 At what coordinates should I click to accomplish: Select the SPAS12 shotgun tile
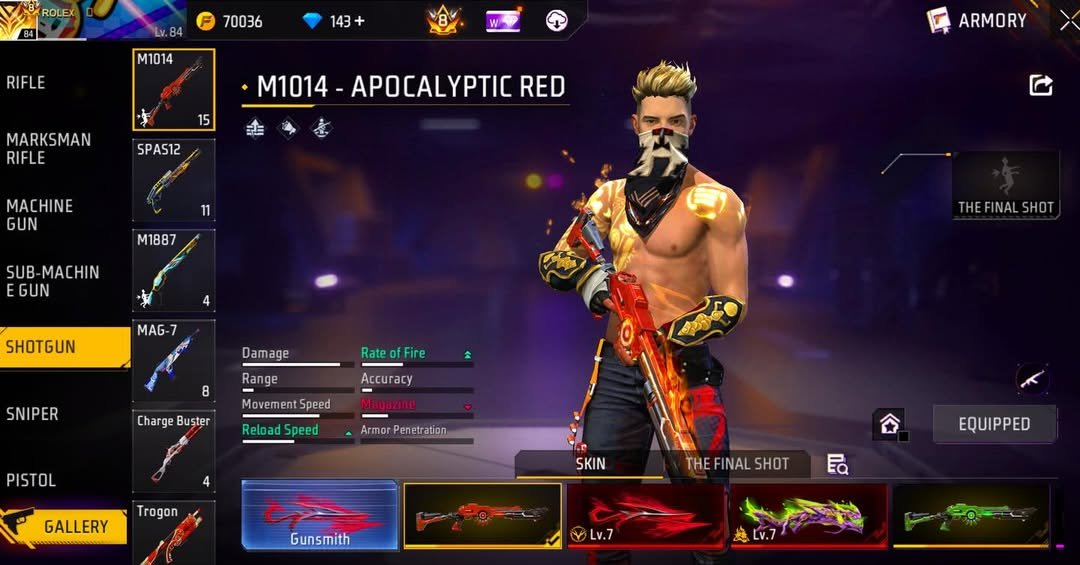coord(173,180)
